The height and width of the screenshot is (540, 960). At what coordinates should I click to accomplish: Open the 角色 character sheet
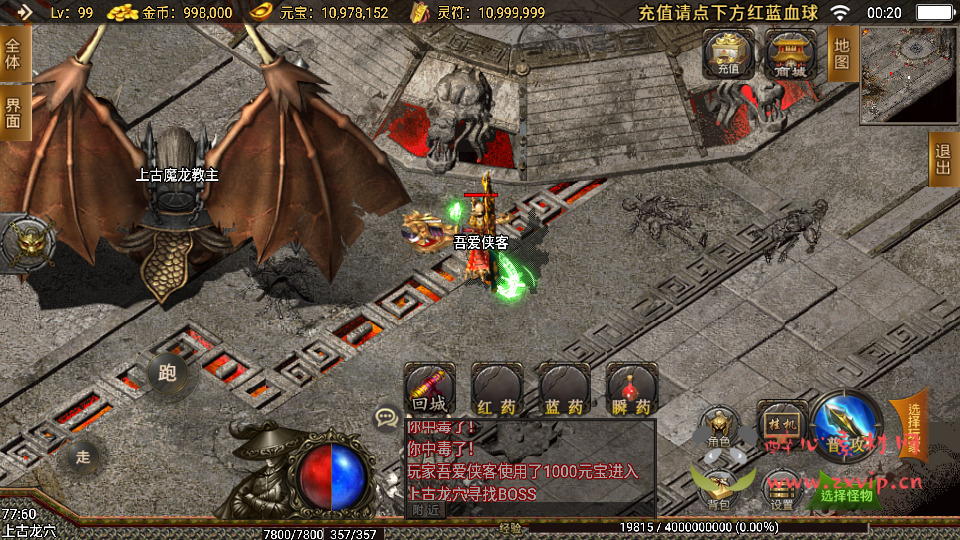coord(718,426)
